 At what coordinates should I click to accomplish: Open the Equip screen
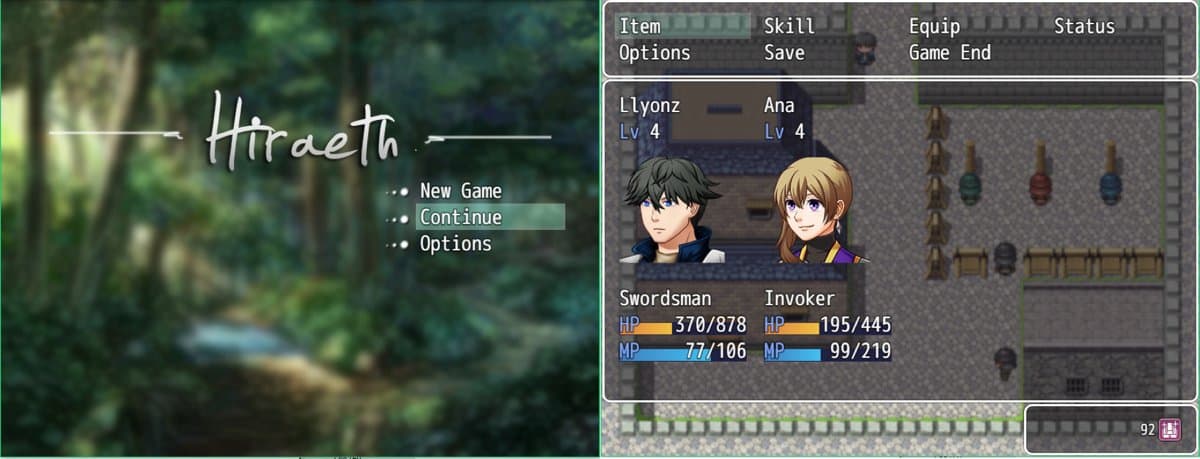tap(934, 27)
